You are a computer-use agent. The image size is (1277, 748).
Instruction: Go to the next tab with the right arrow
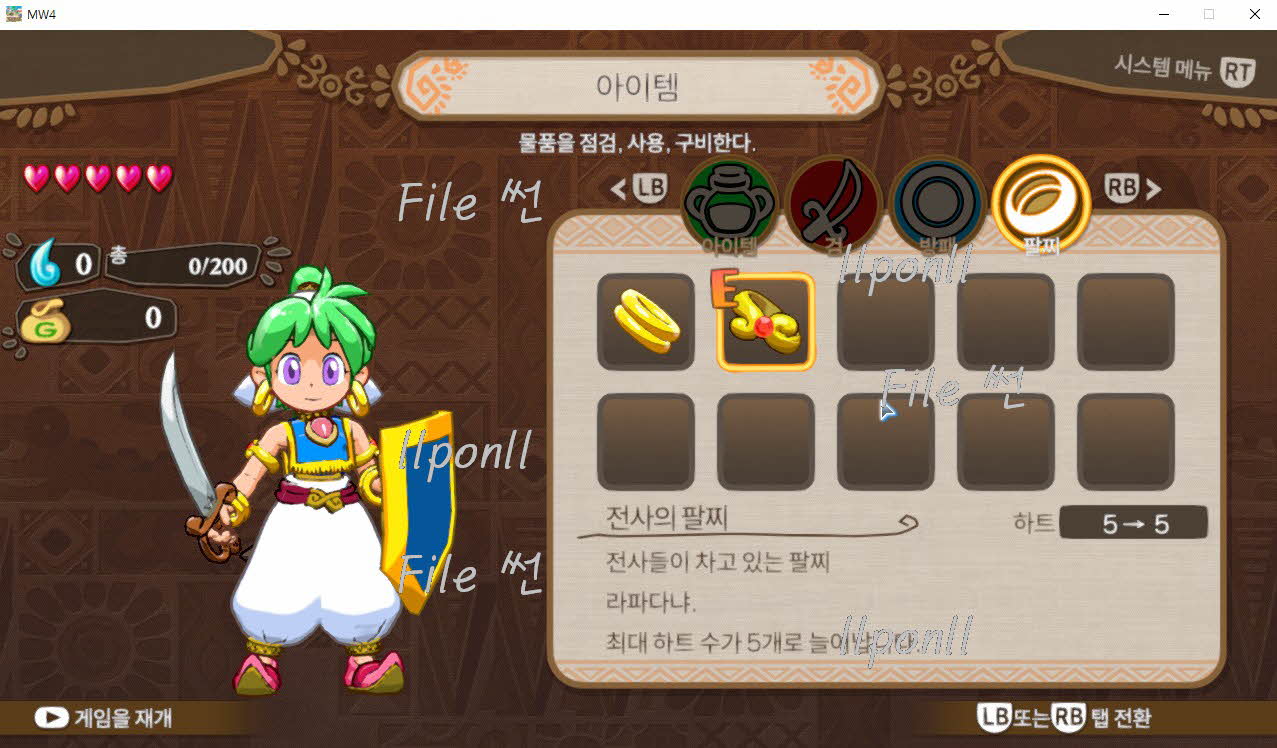point(1153,188)
